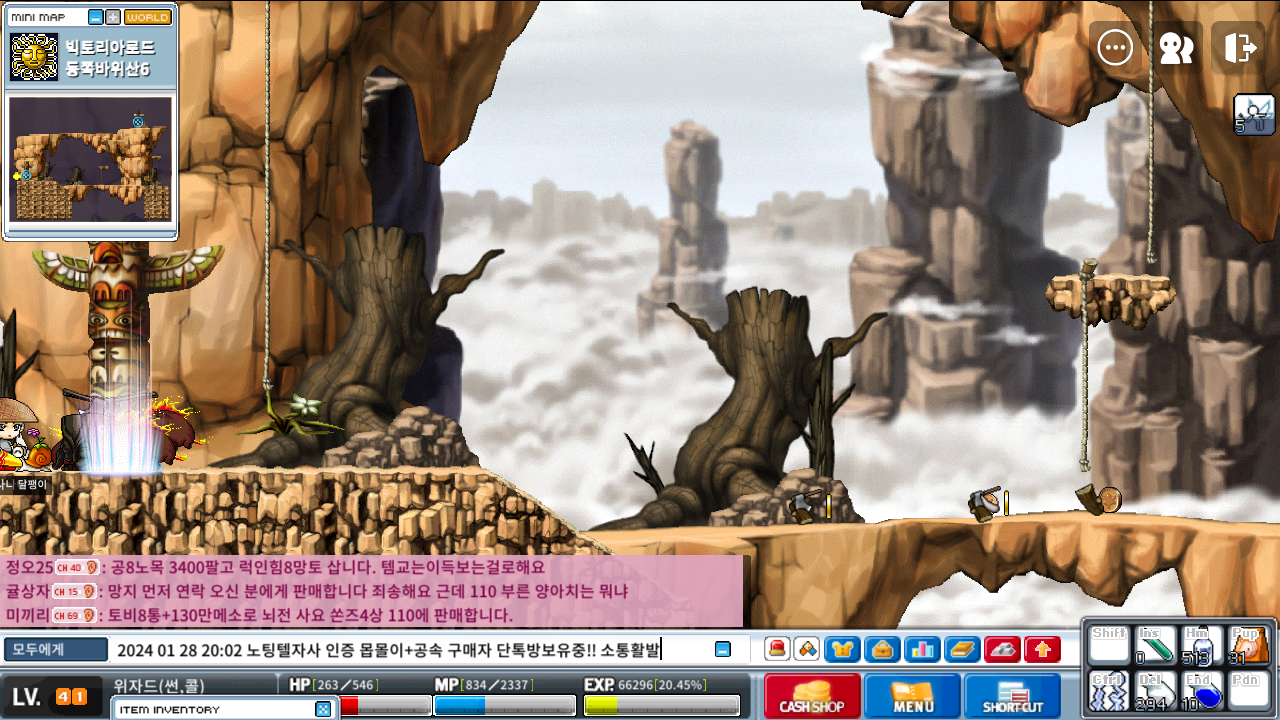
Task: Minimize the minimap with the minus button
Action: point(96,17)
